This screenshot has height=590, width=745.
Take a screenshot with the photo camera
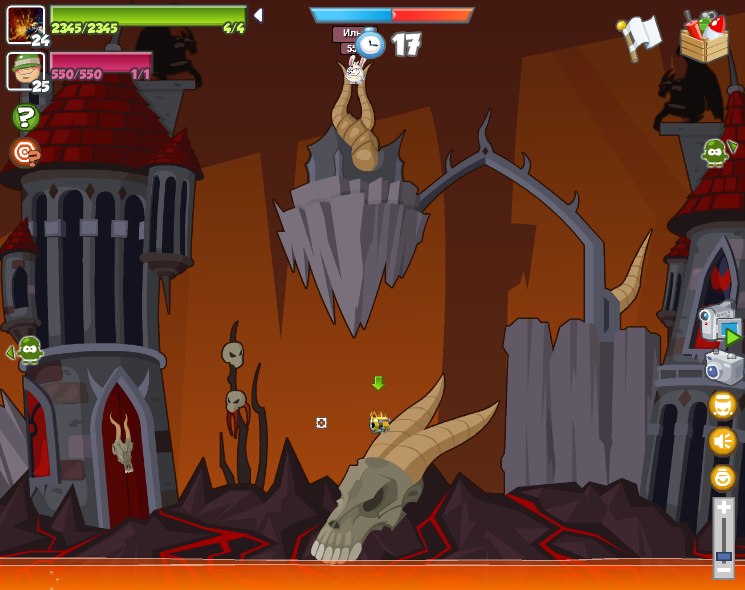[723, 368]
